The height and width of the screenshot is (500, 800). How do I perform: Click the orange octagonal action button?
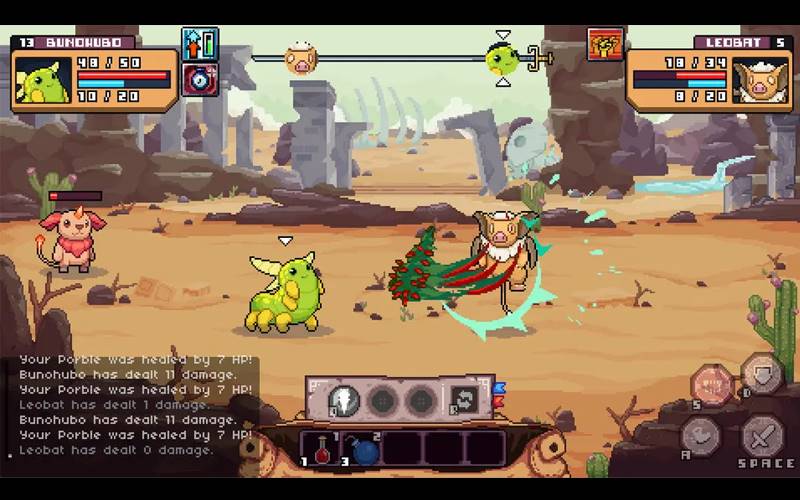(x=711, y=386)
